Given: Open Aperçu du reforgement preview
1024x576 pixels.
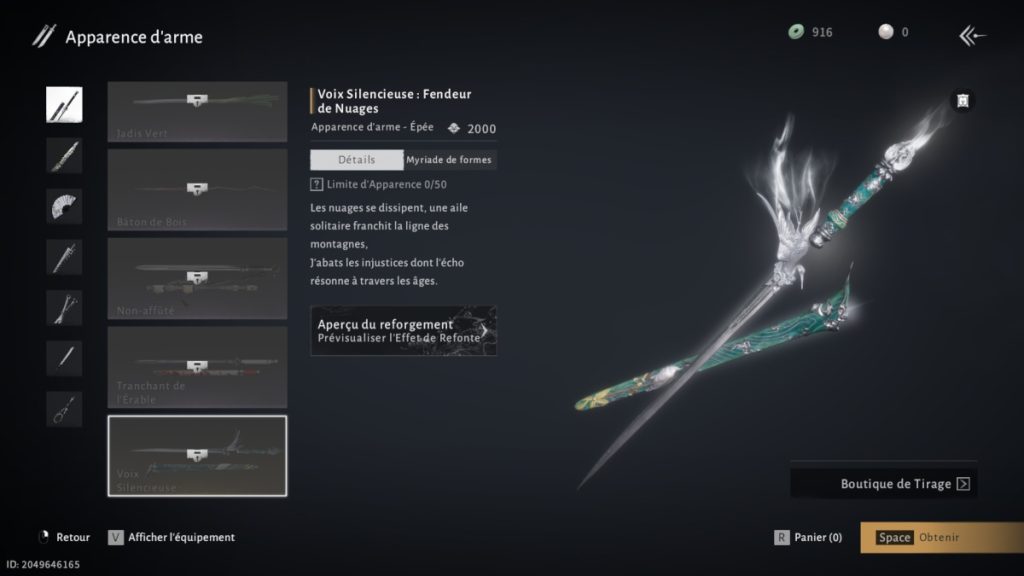Looking at the screenshot, I should (403, 331).
